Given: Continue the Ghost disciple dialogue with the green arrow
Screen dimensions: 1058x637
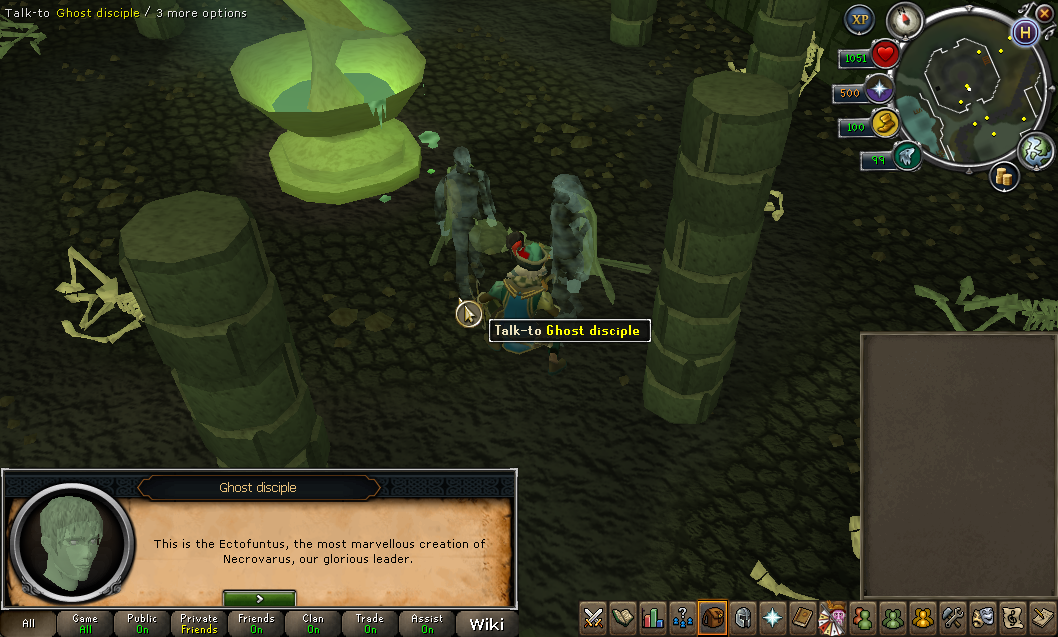Looking at the screenshot, I should 259,598.
